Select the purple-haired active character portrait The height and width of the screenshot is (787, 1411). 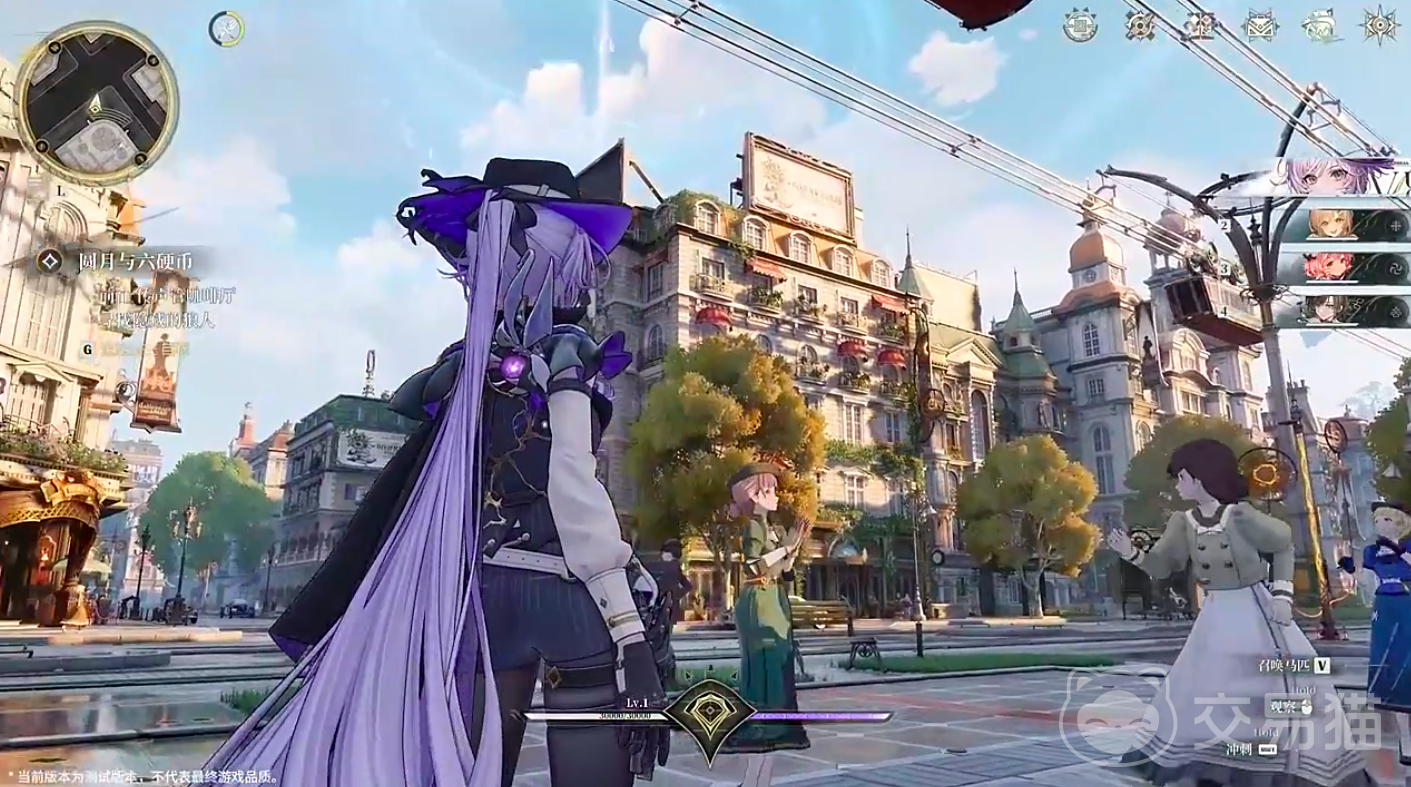[x=1320, y=177]
